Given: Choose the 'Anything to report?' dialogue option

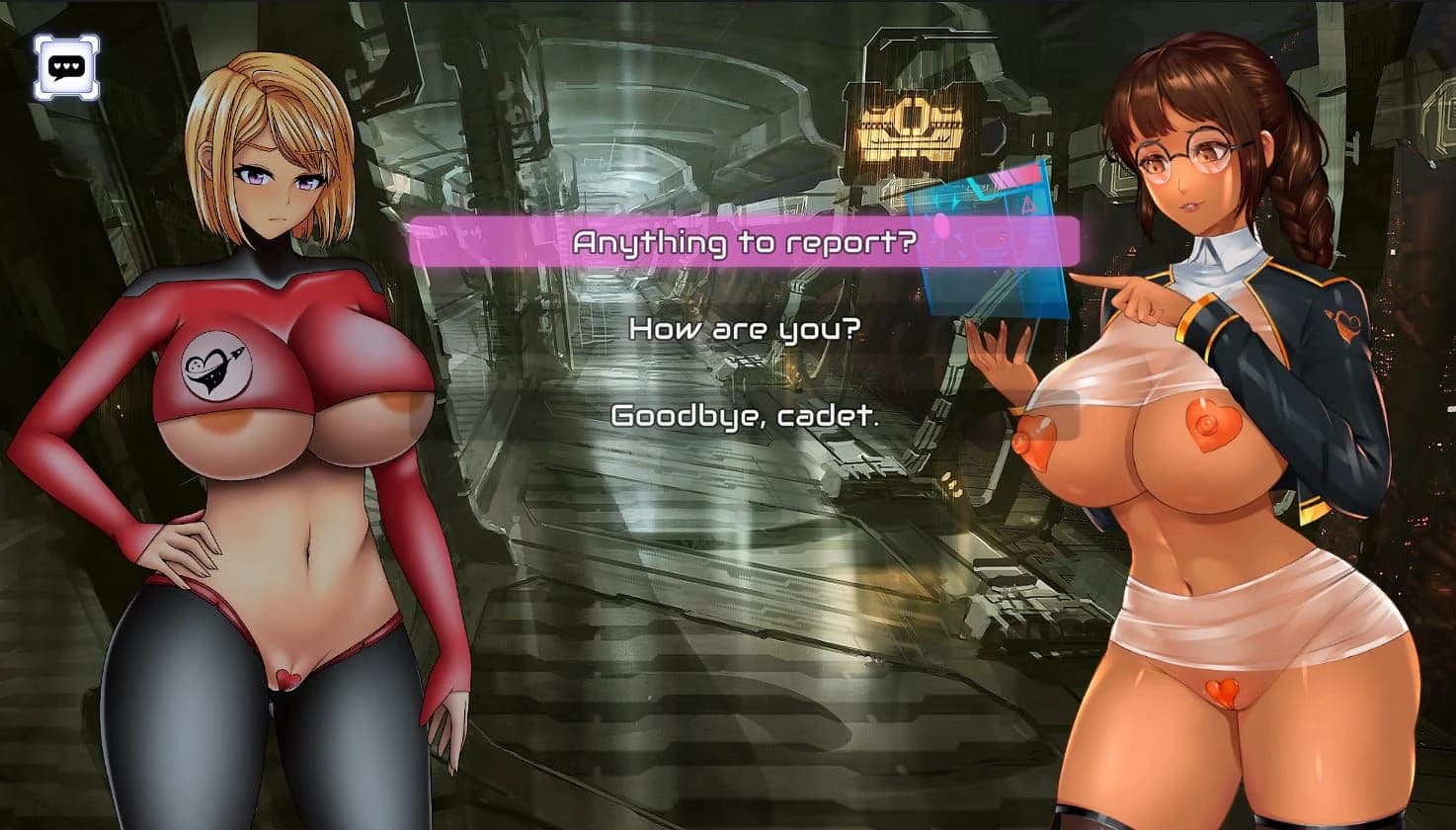Looking at the screenshot, I should point(748,240).
